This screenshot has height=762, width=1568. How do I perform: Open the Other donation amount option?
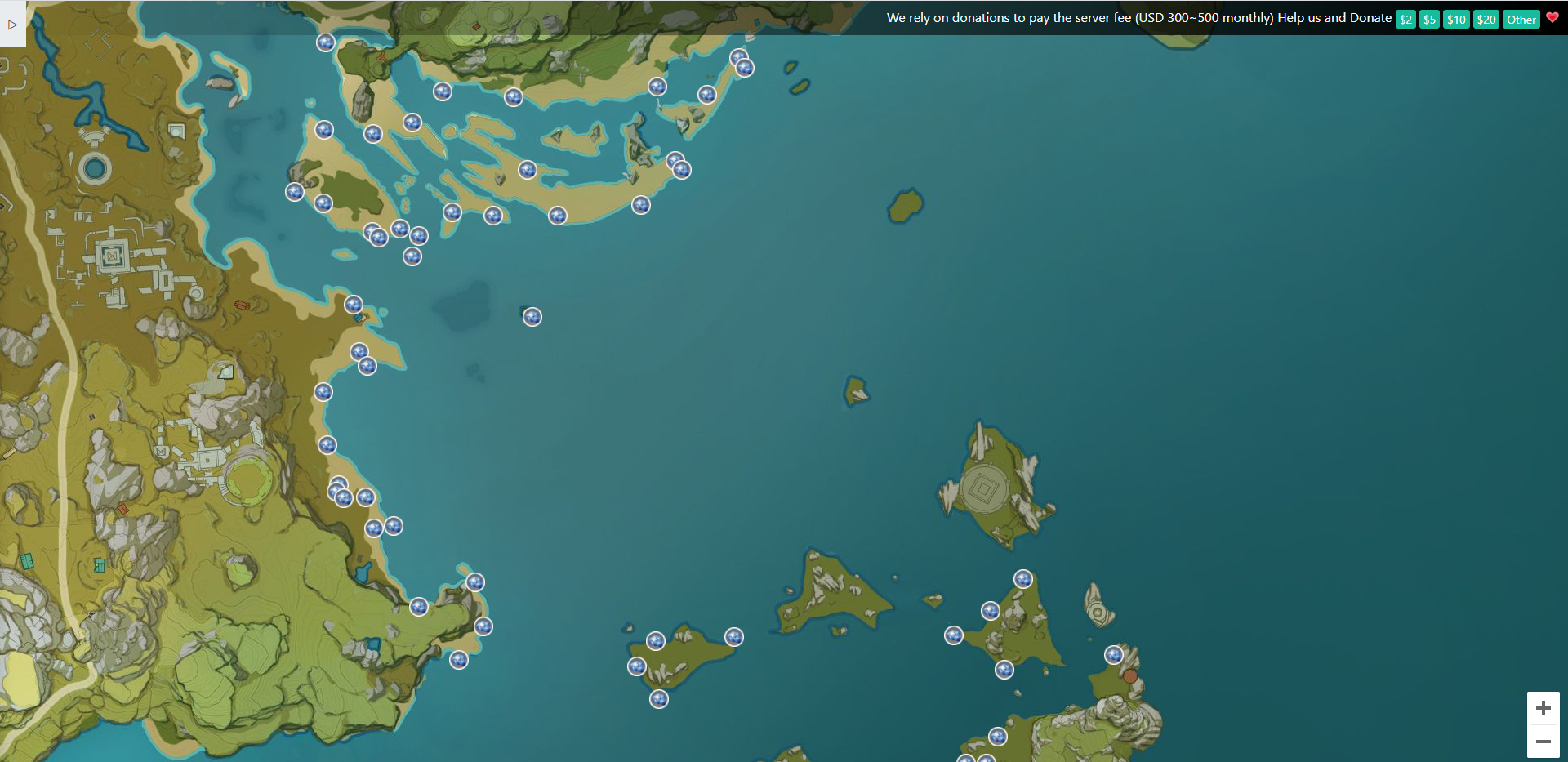[1521, 20]
